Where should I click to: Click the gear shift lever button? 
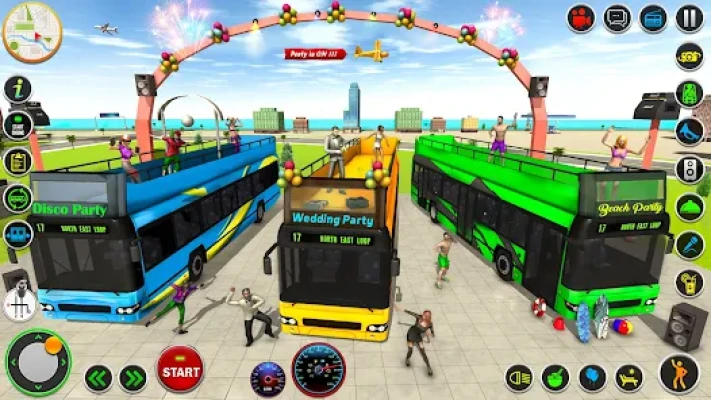19,301
